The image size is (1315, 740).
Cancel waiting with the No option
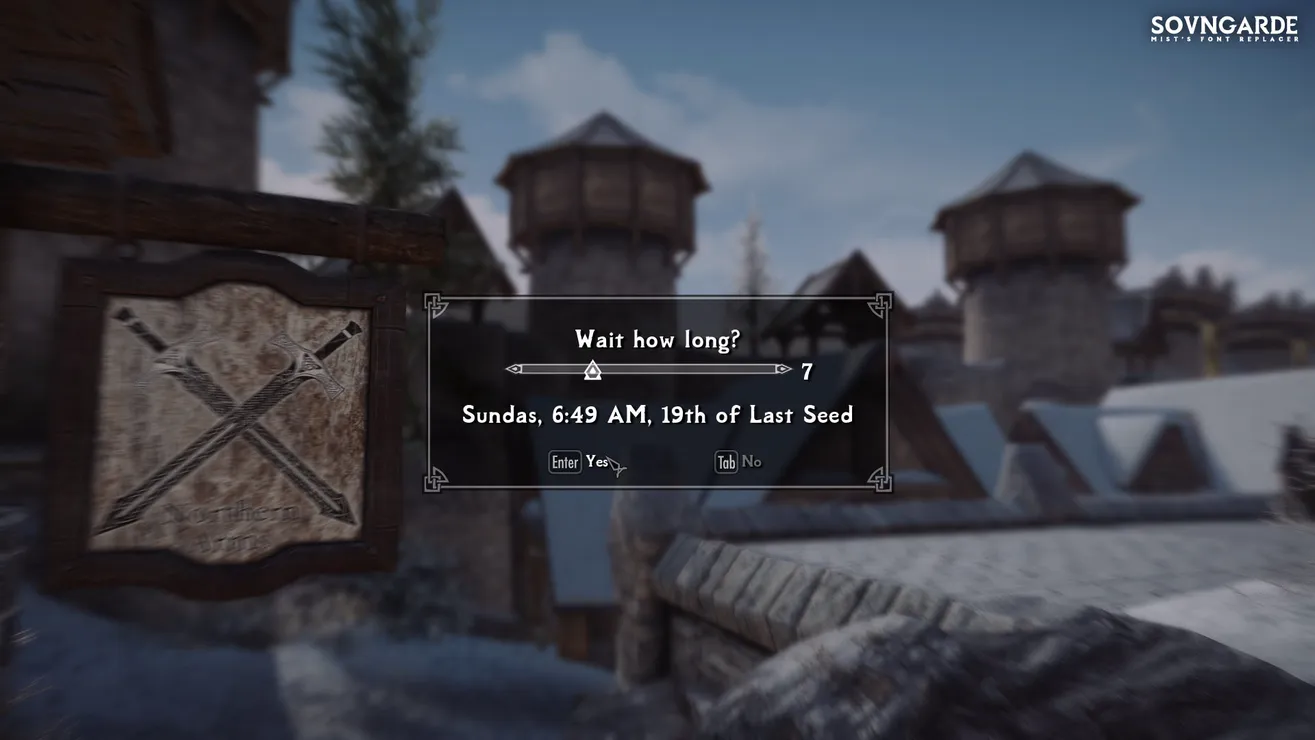(x=751, y=462)
